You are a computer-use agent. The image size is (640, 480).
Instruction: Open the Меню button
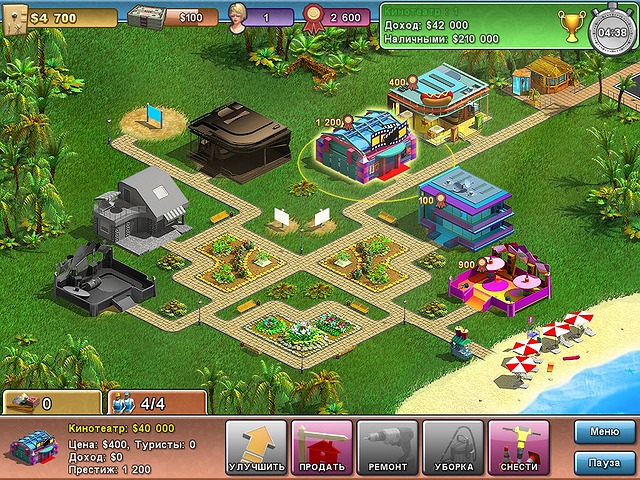604,433
